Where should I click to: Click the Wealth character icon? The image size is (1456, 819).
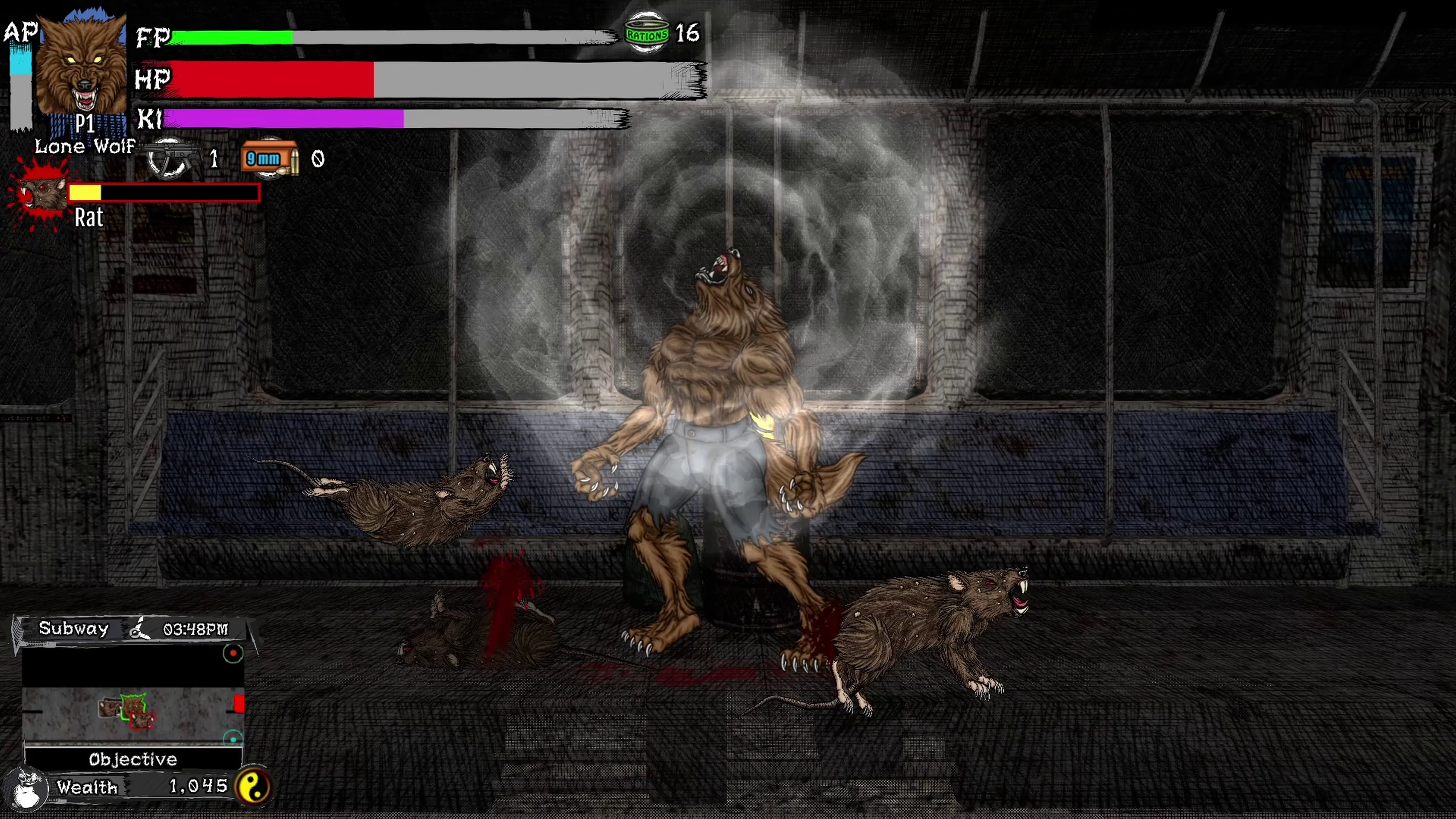pos(25,788)
